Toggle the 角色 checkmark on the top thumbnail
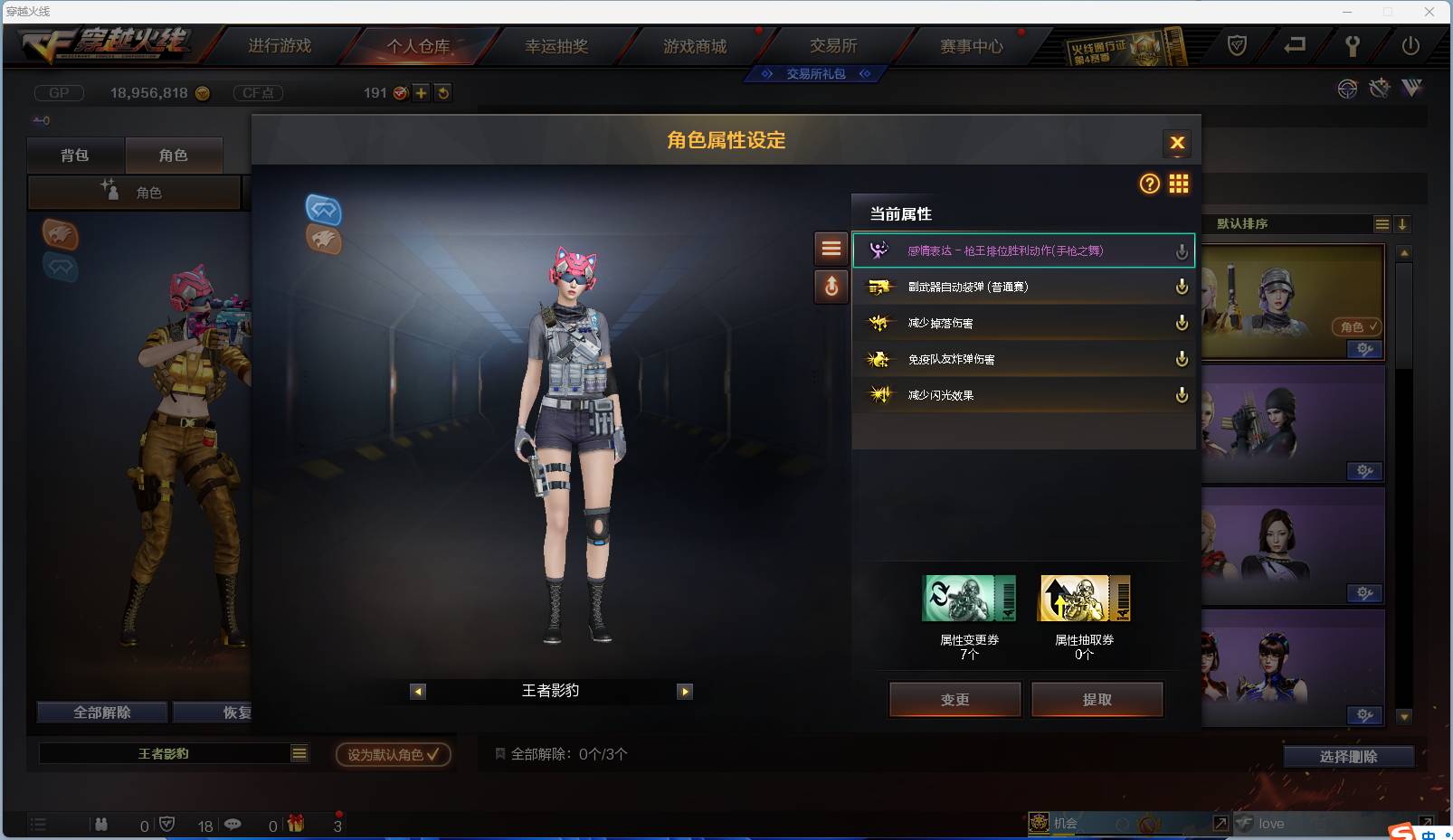The width and height of the screenshot is (1453, 840). click(1356, 327)
